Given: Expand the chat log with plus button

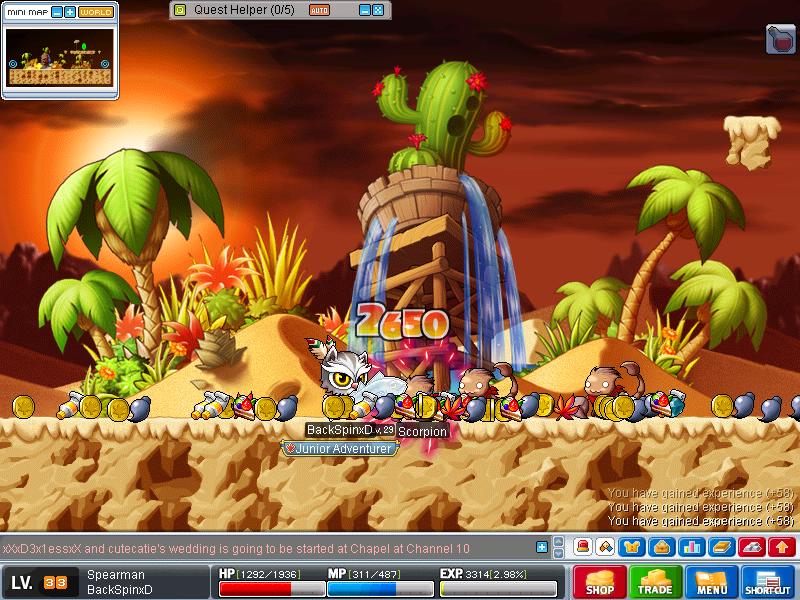Looking at the screenshot, I should tap(542, 547).
